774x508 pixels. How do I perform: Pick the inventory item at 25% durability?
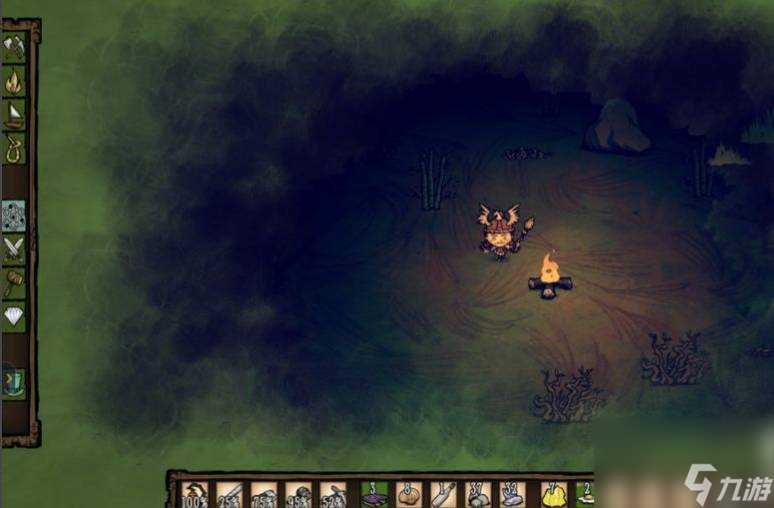point(230,494)
